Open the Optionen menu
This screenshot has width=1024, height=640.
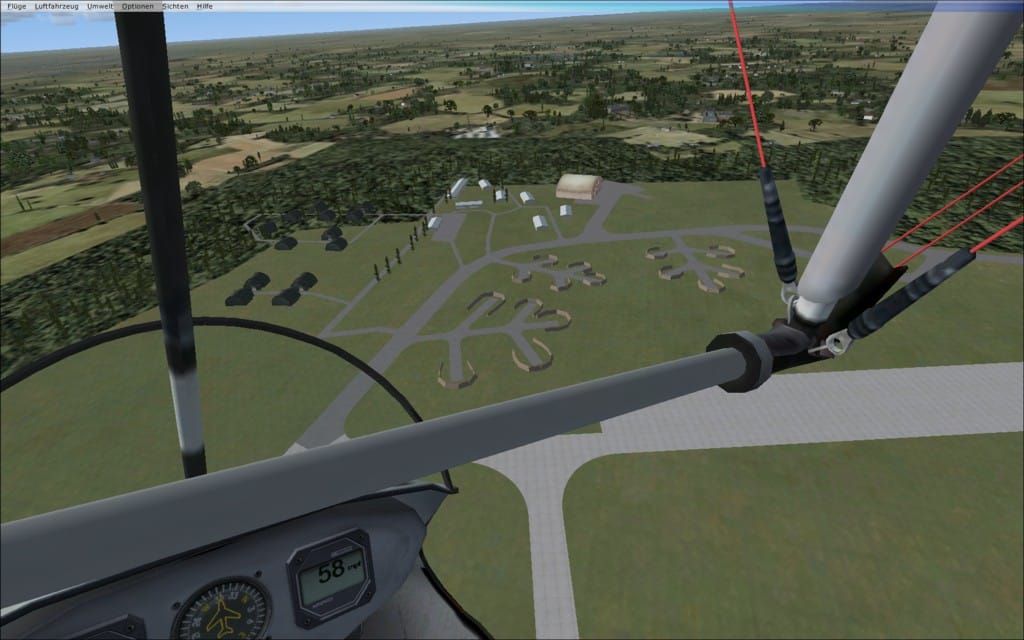(138, 6)
